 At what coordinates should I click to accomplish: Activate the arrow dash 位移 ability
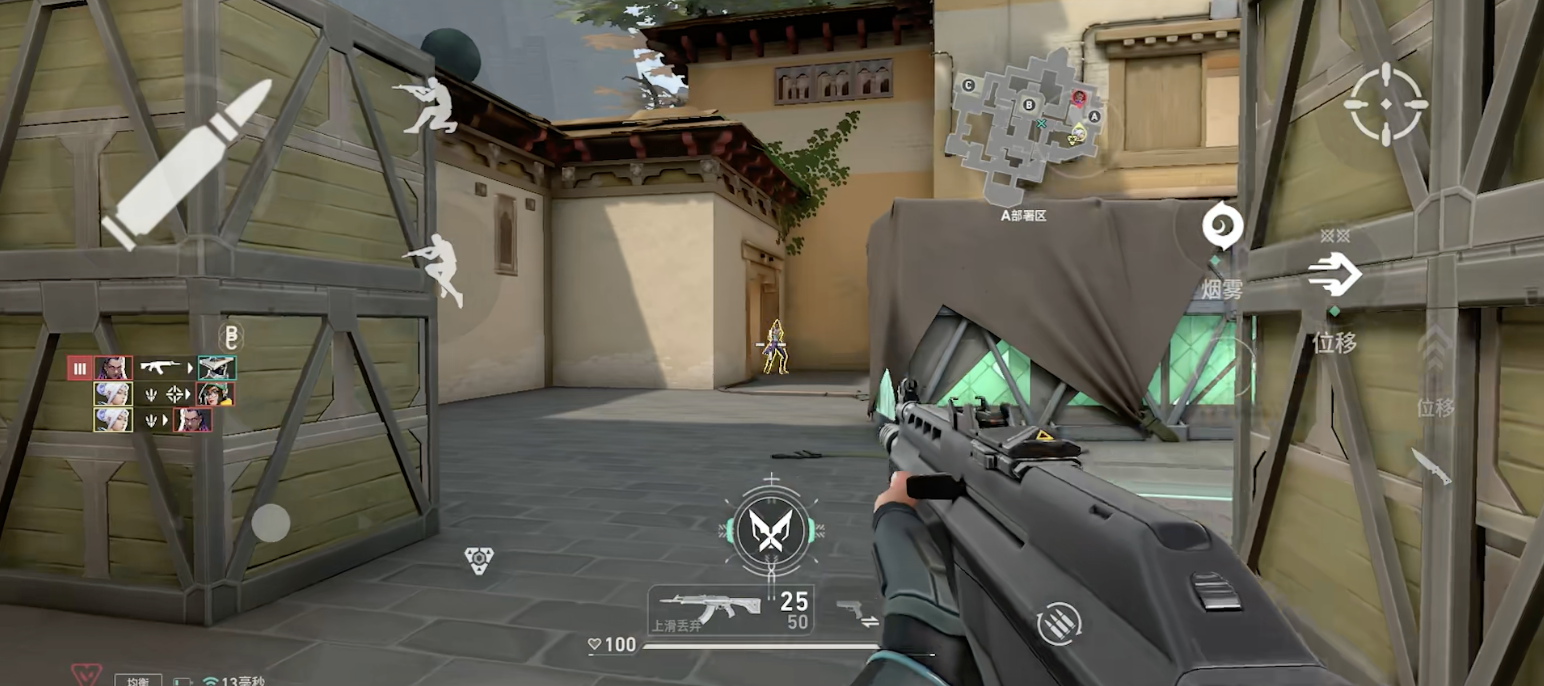[x=1334, y=274]
